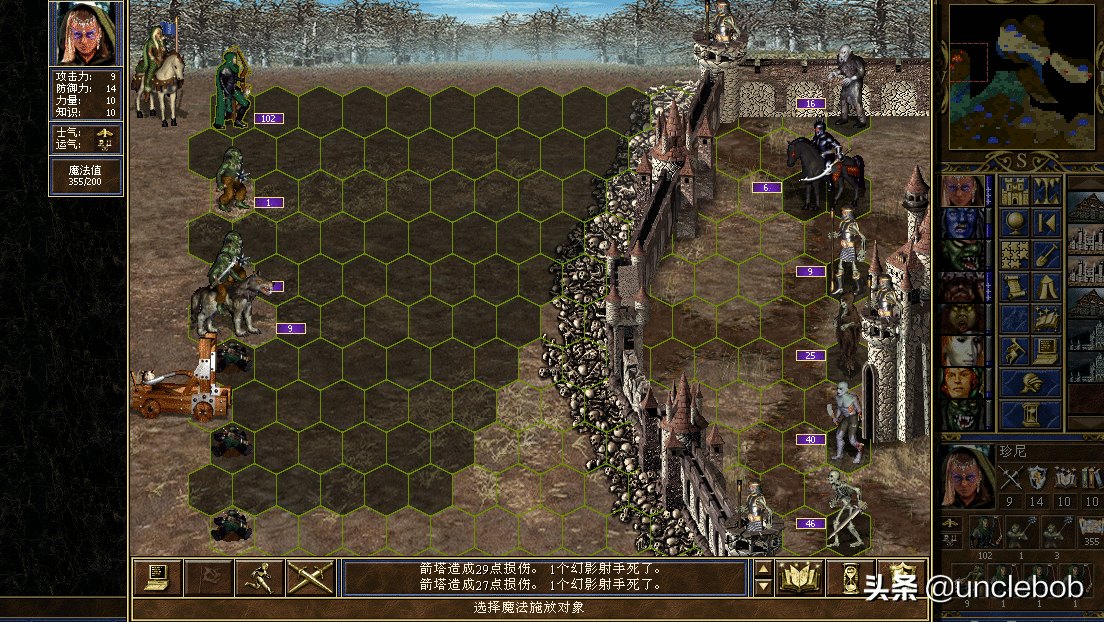Select next hero with the helmet button

pos(1031,382)
